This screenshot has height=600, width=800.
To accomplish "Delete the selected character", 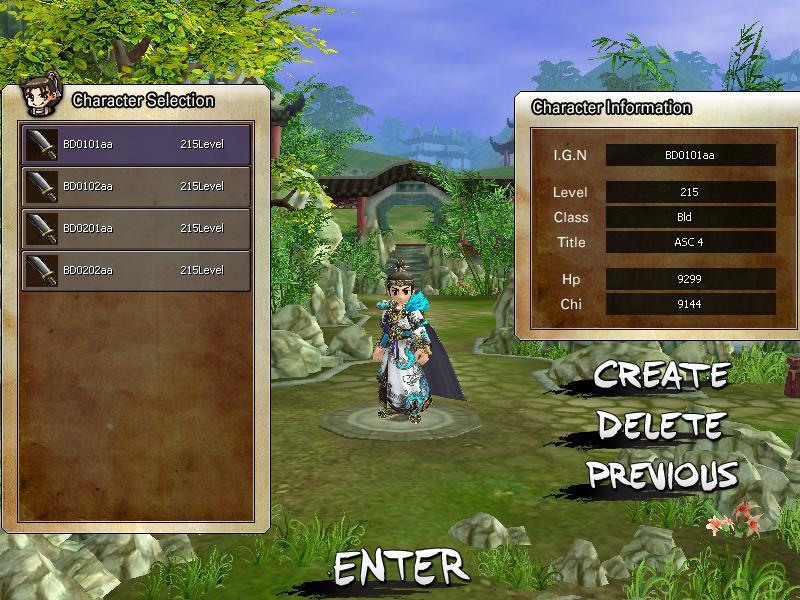I will click(x=659, y=424).
